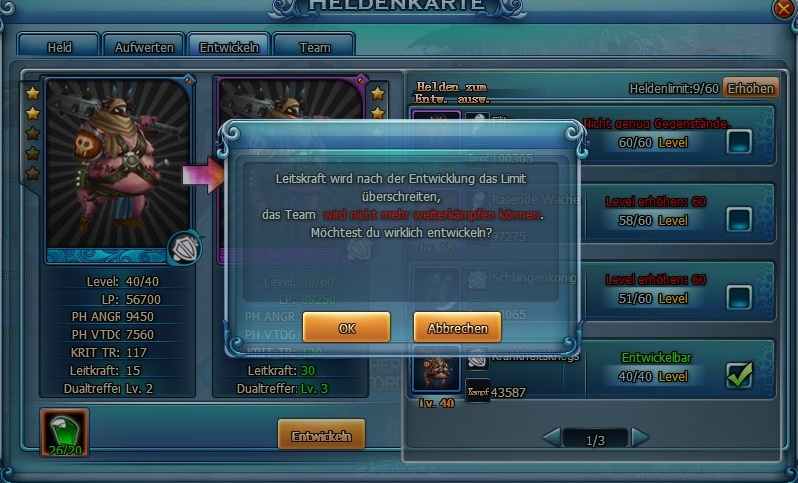The width and height of the screenshot is (798, 483).
Task: Select the Entwickeln tab
Action: click(x=229, y=47)
